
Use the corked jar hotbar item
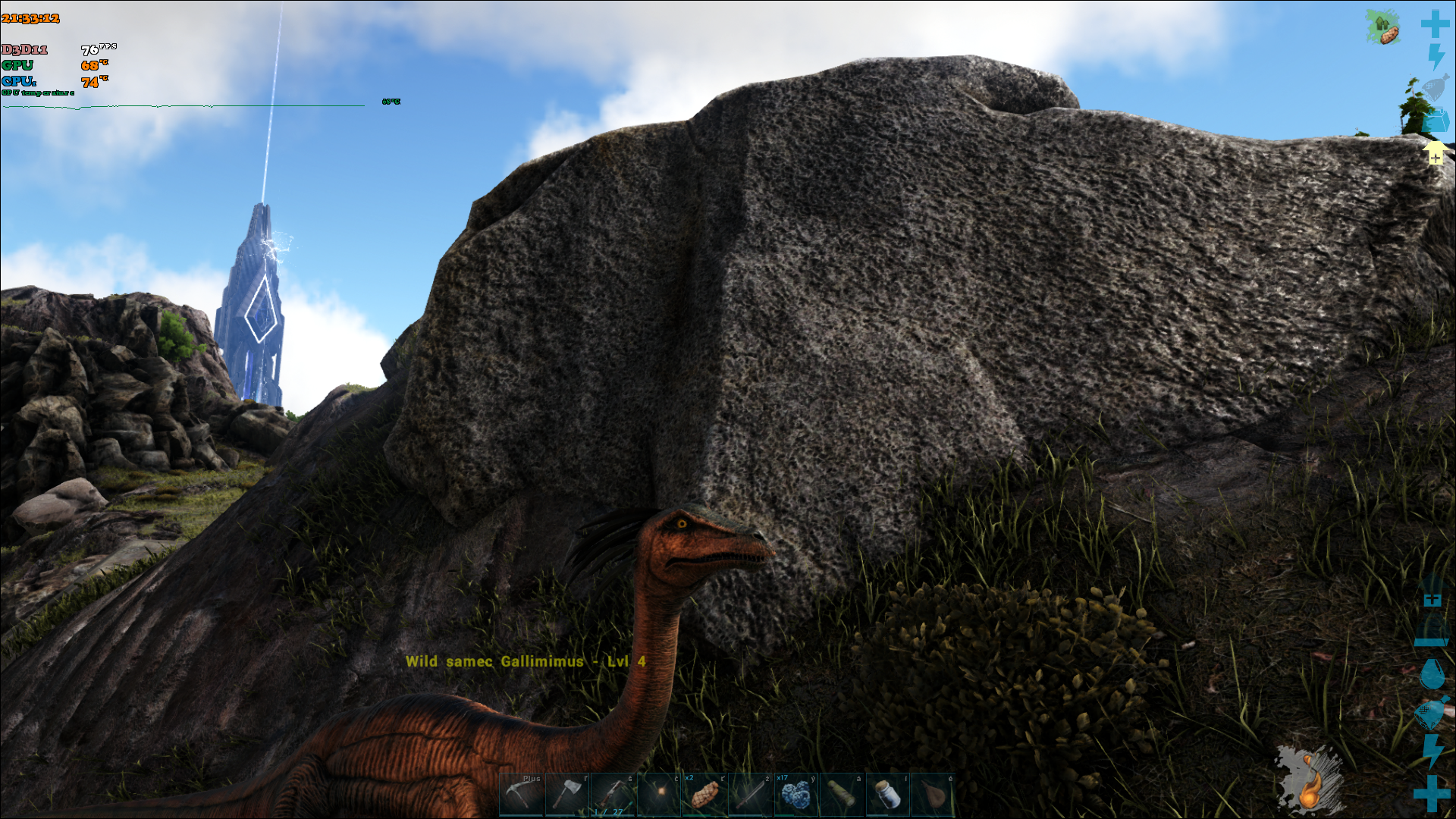click(887, 794)
